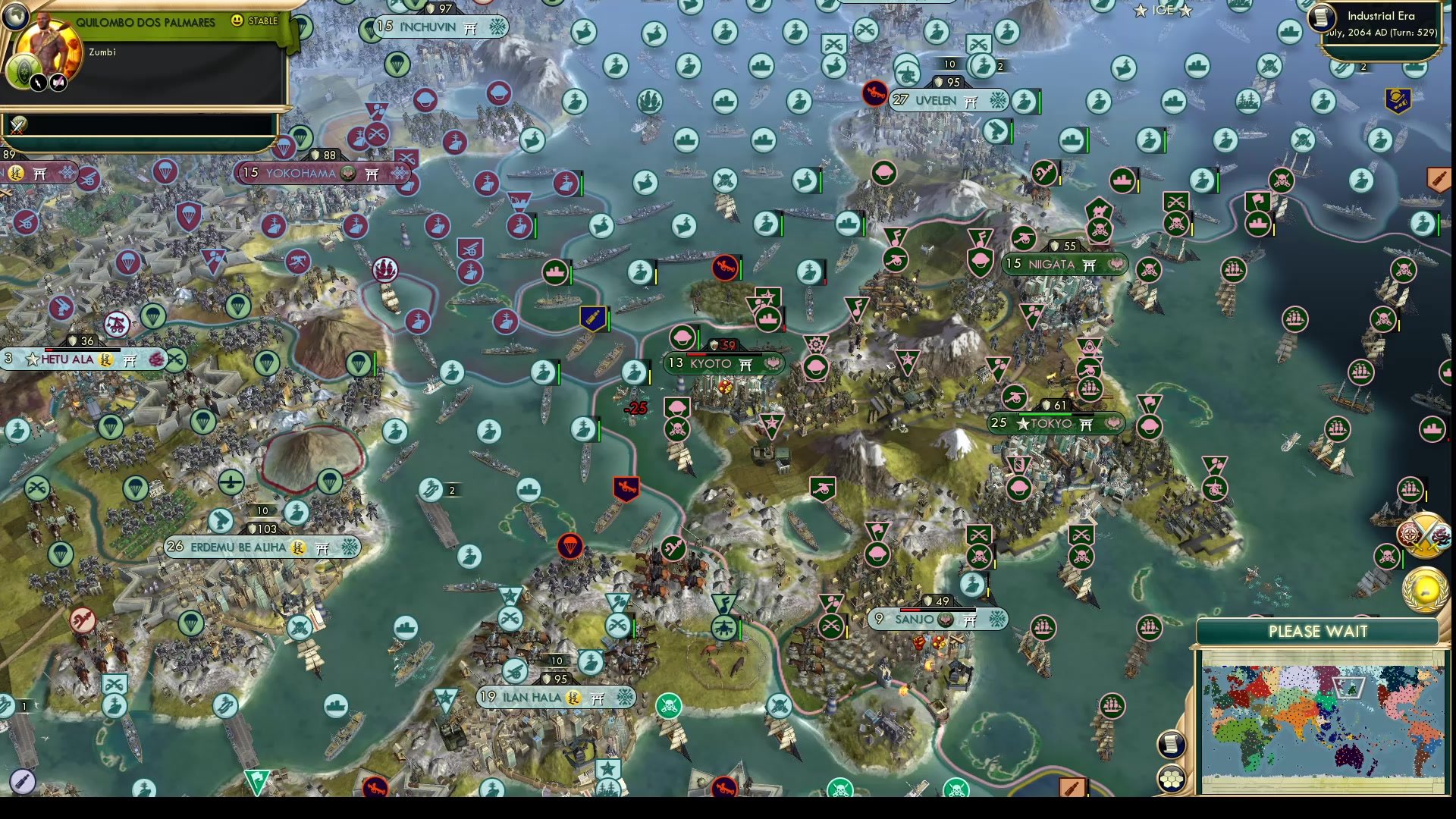Click the pink squid notification icon
This screenshot has width=1456, height=819.
pyautogui.click(x=1440, y=535)
